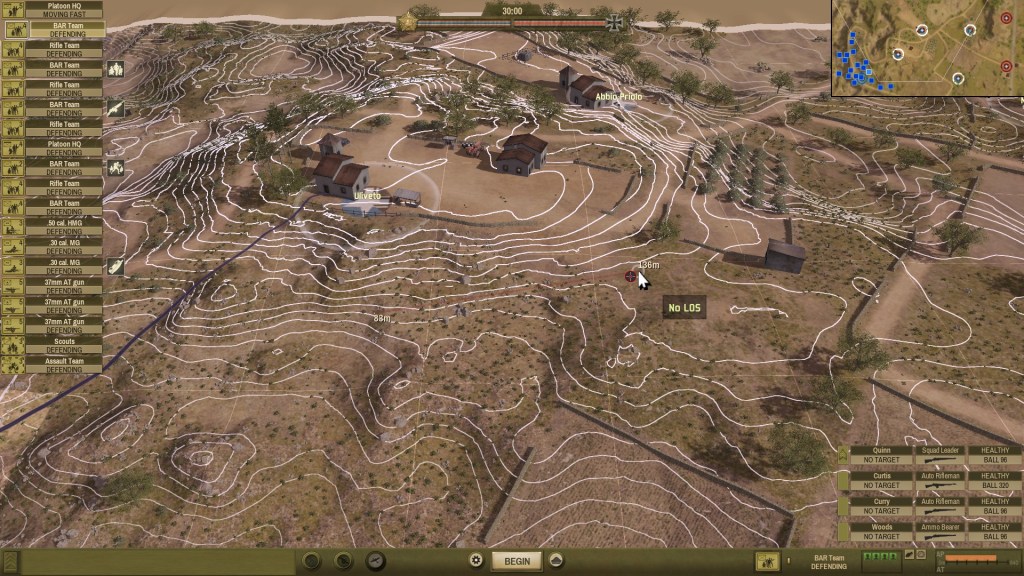Click the Abbio Priolo location label
The image size is (1024, 576).
(618, 96)
